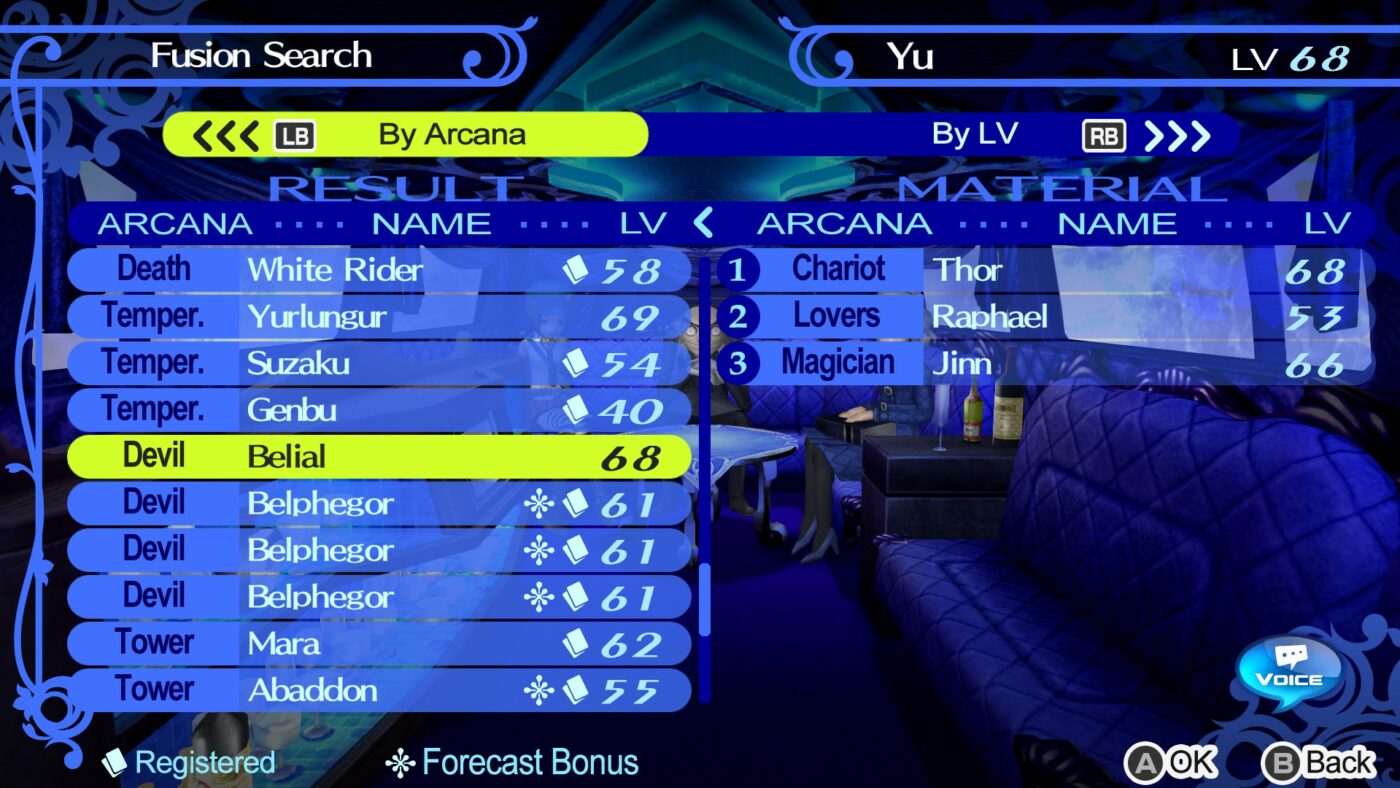Click the chevron between RESULT and MATERIAL panels
The height and width of the screenshot is (788, 1400).
pyautogui.click(x=703, y=223)
